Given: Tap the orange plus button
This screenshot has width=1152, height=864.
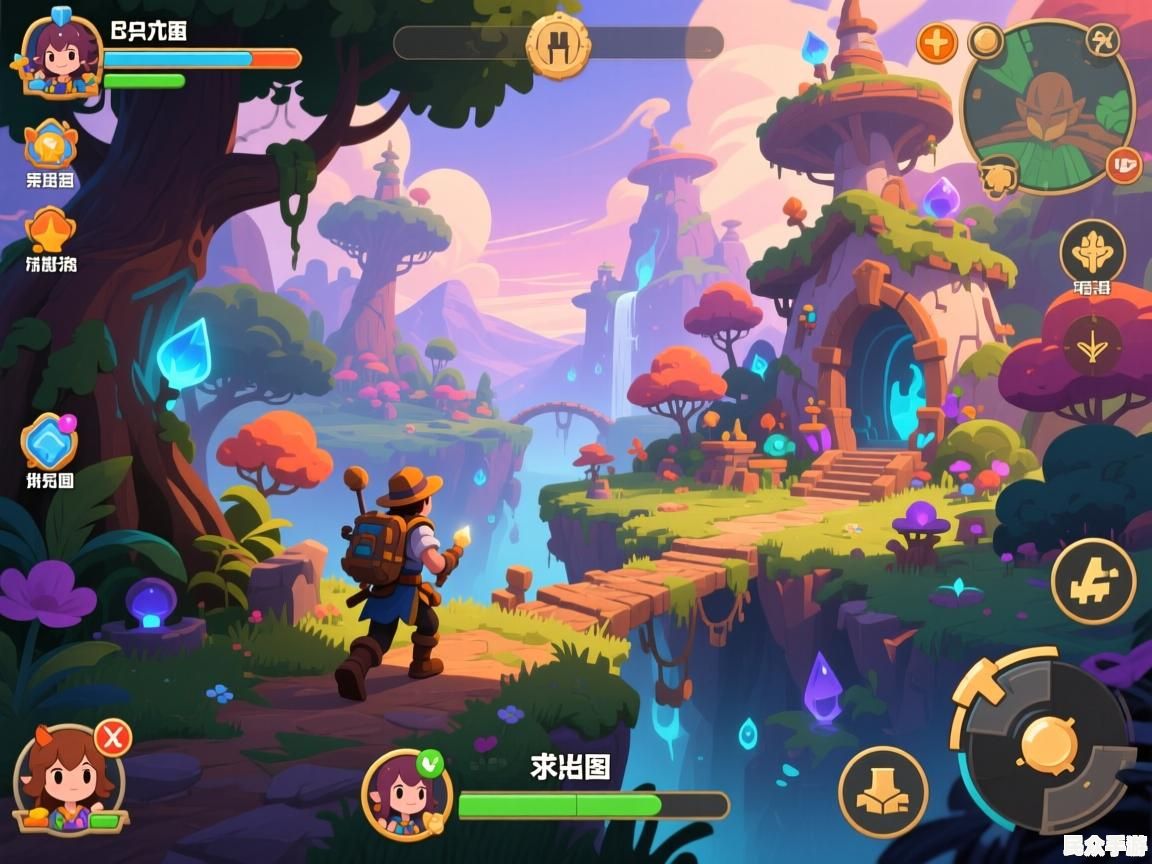Looking at the screenshot, I should coord(937,43).
